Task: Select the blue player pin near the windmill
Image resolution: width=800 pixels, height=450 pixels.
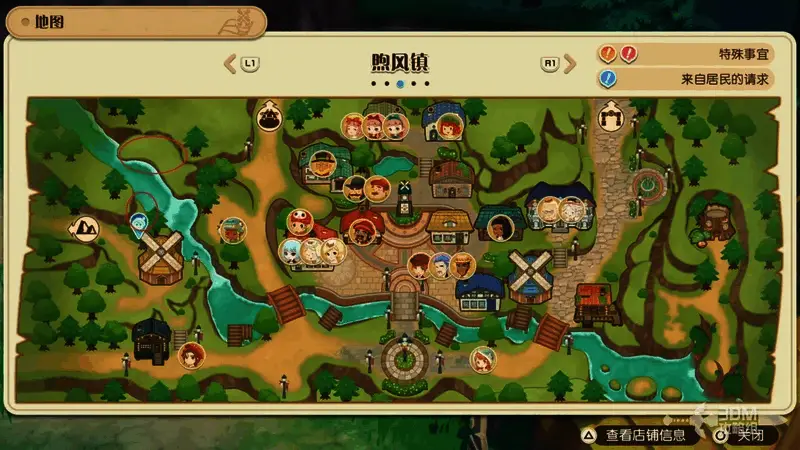Action: pyautogui.click(x=140, y=221)
